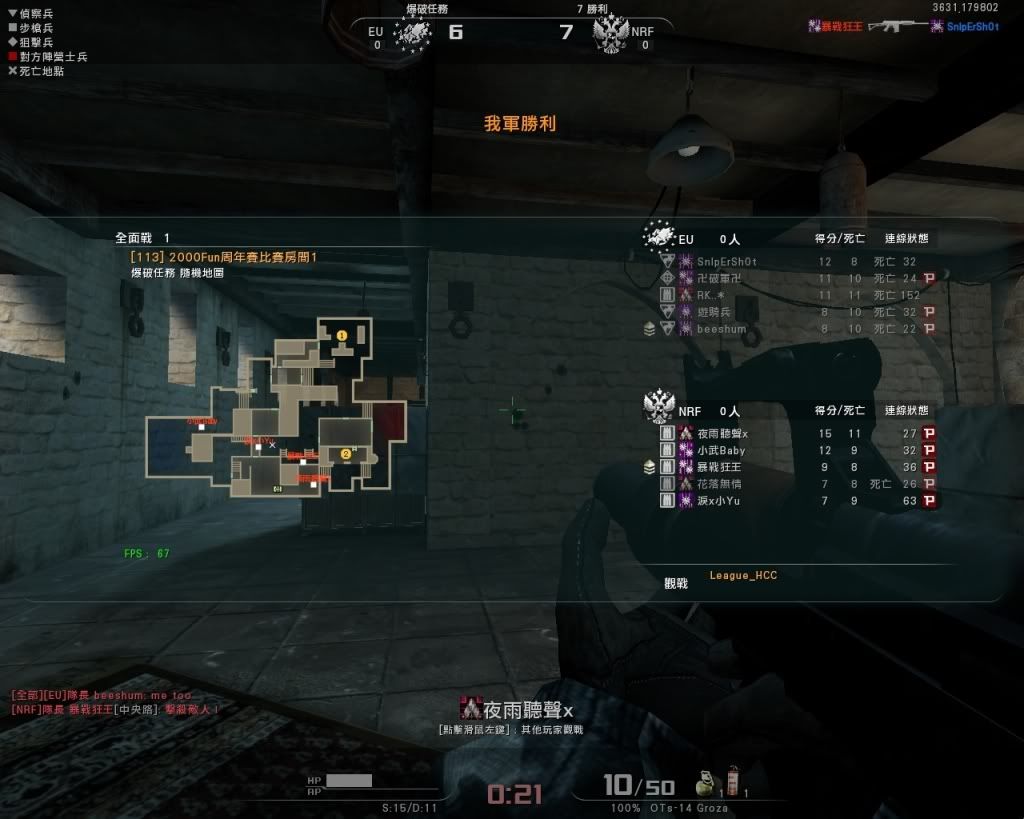Select the 花落無情 scoreboard row

click(720, 484)
